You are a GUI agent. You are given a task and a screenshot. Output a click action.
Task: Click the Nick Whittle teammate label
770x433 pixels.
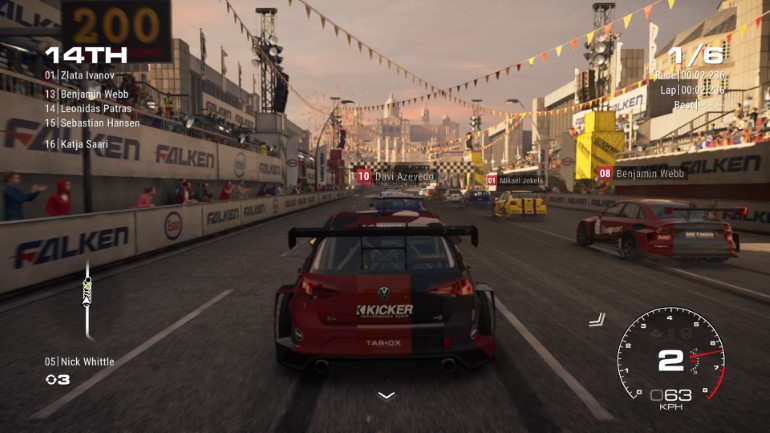[x=80, y=362]
